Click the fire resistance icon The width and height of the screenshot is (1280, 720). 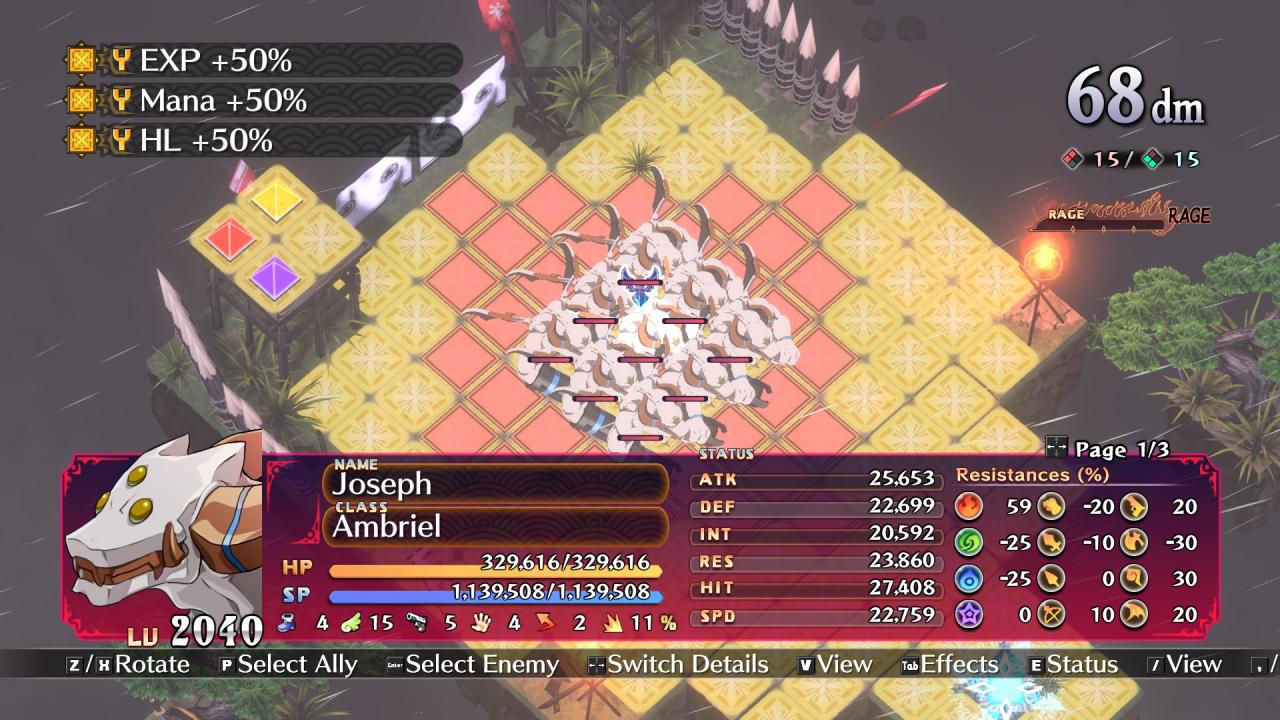coord(968,506)
